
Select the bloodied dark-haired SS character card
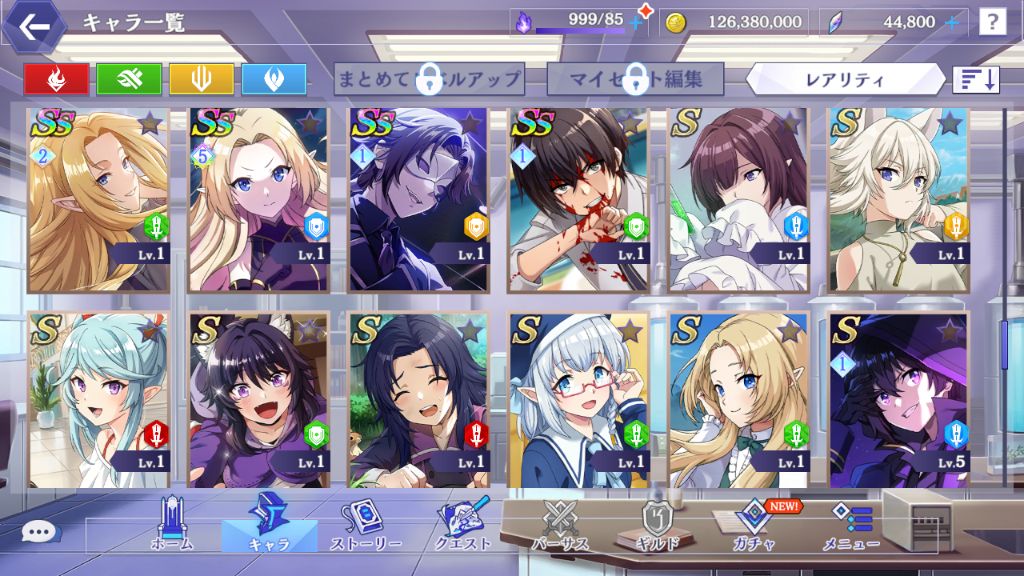[x=579, y=199]
